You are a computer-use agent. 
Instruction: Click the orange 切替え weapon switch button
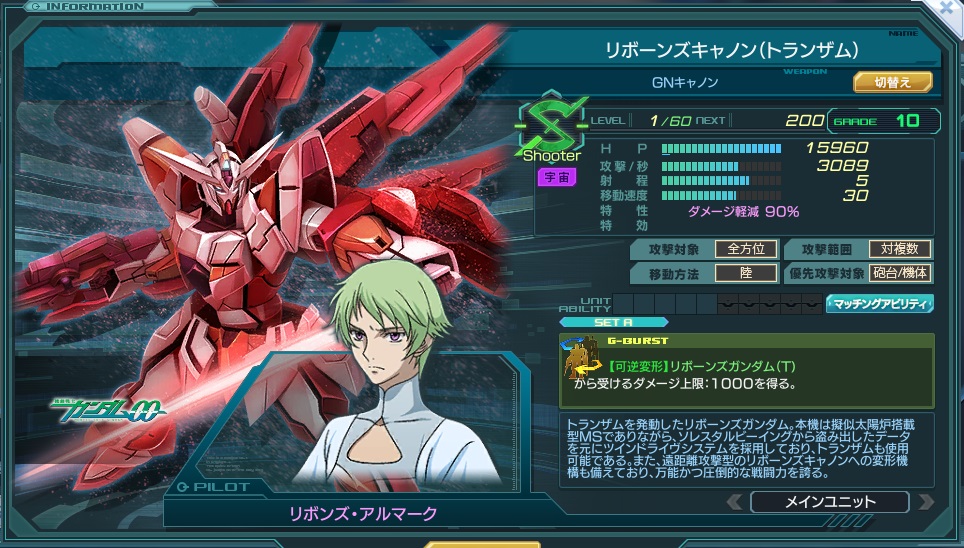coord(892,82)
